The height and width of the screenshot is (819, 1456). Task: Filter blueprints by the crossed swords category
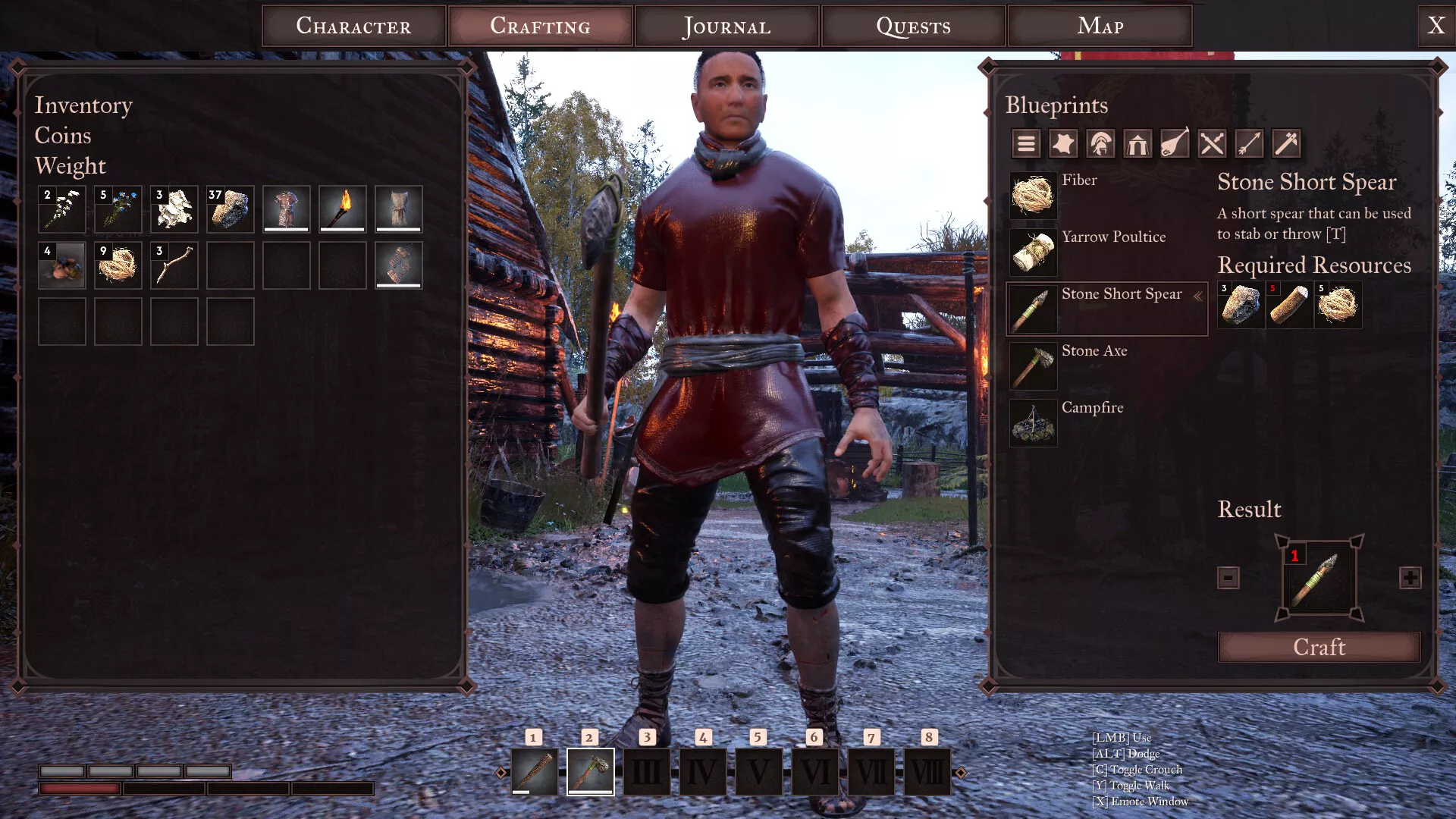point(1212,143)
